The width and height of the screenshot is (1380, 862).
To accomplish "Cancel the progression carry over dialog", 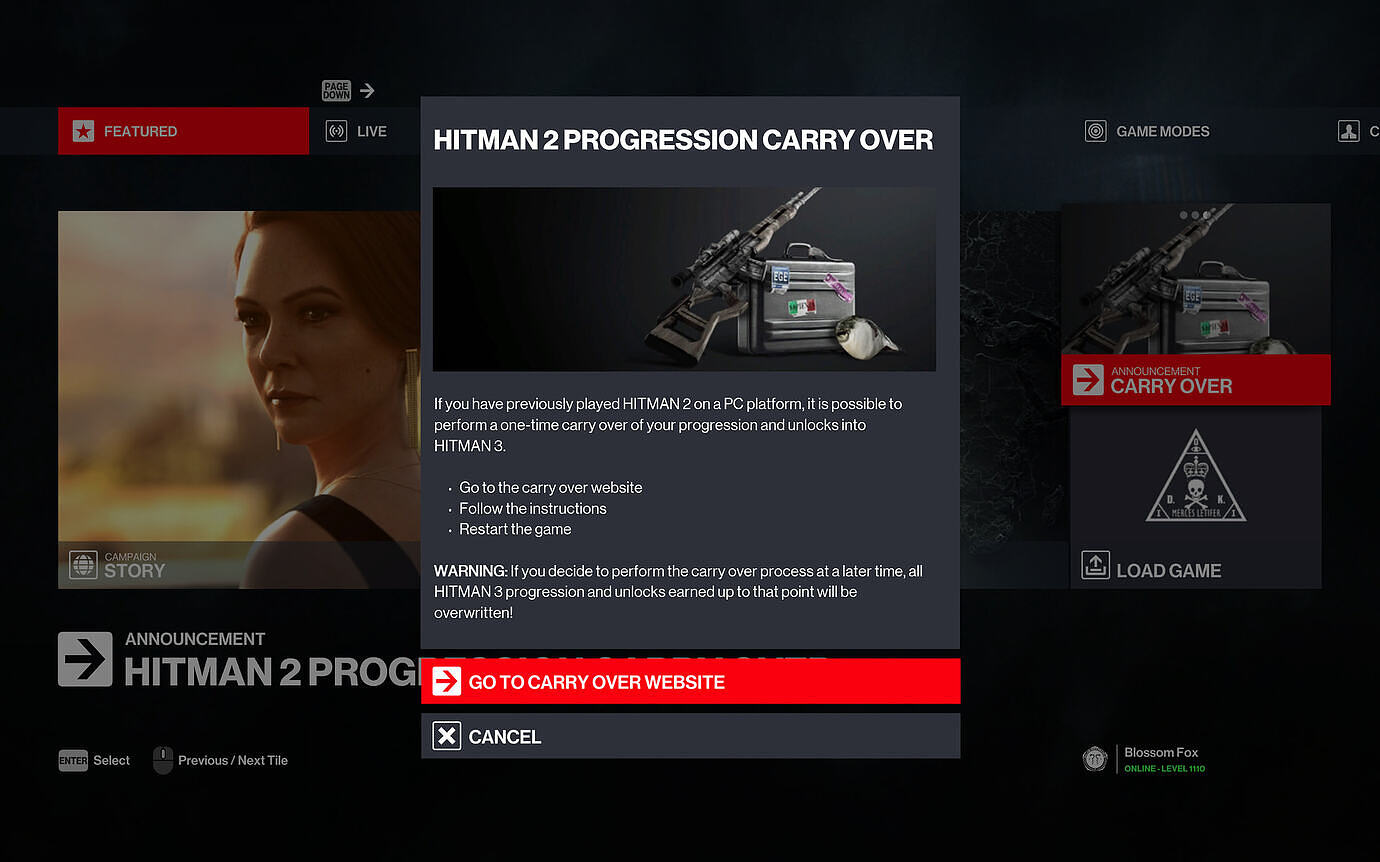I will [x=690, y=736].
